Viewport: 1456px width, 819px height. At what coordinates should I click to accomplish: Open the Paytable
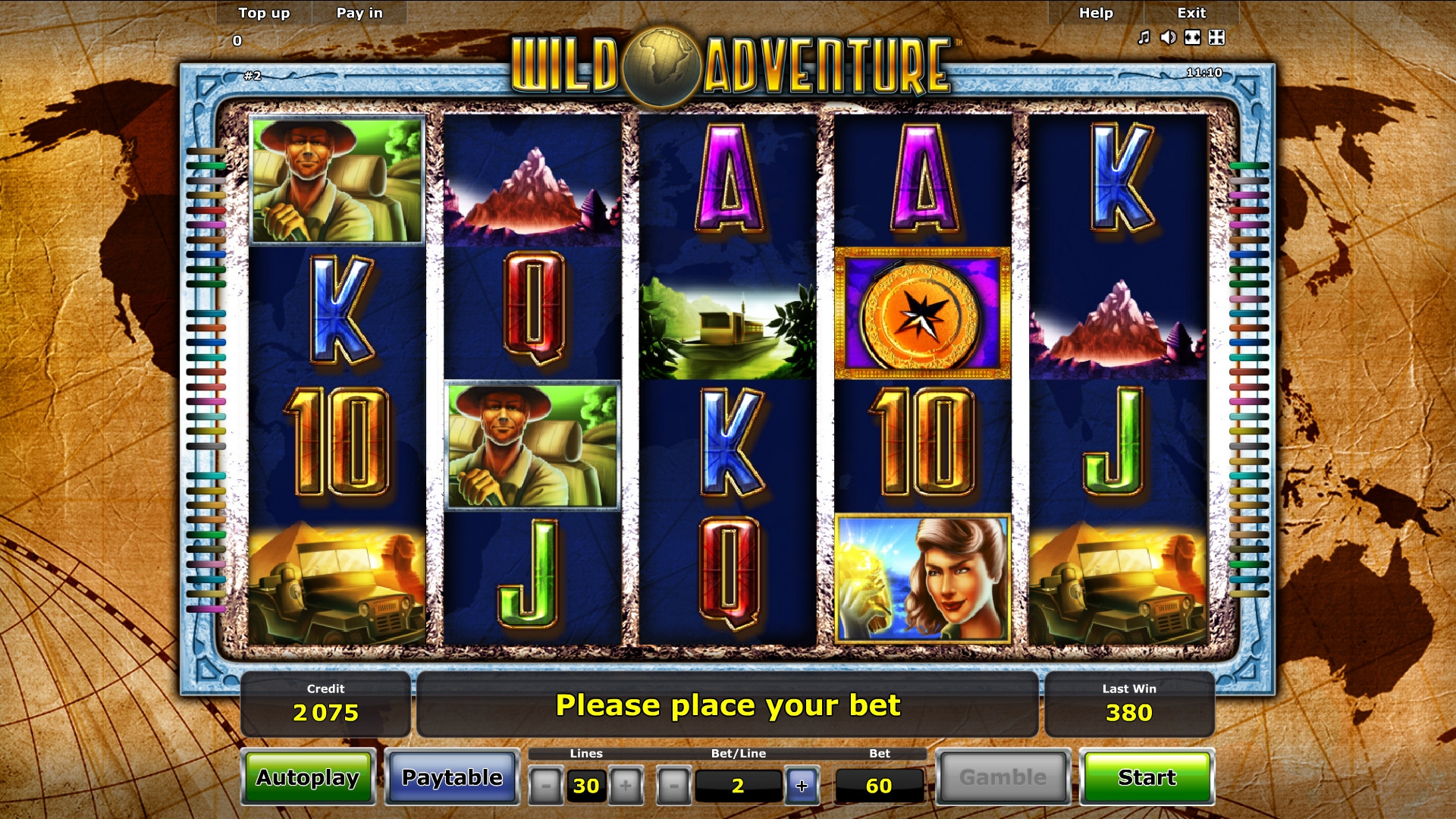pos(452,777)
